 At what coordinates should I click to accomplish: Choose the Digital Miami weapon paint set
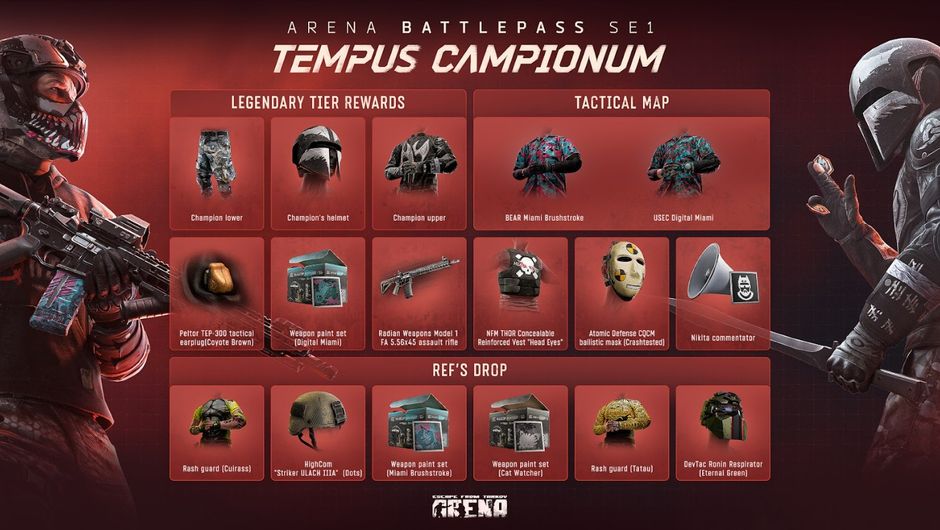tap(317, 292)
